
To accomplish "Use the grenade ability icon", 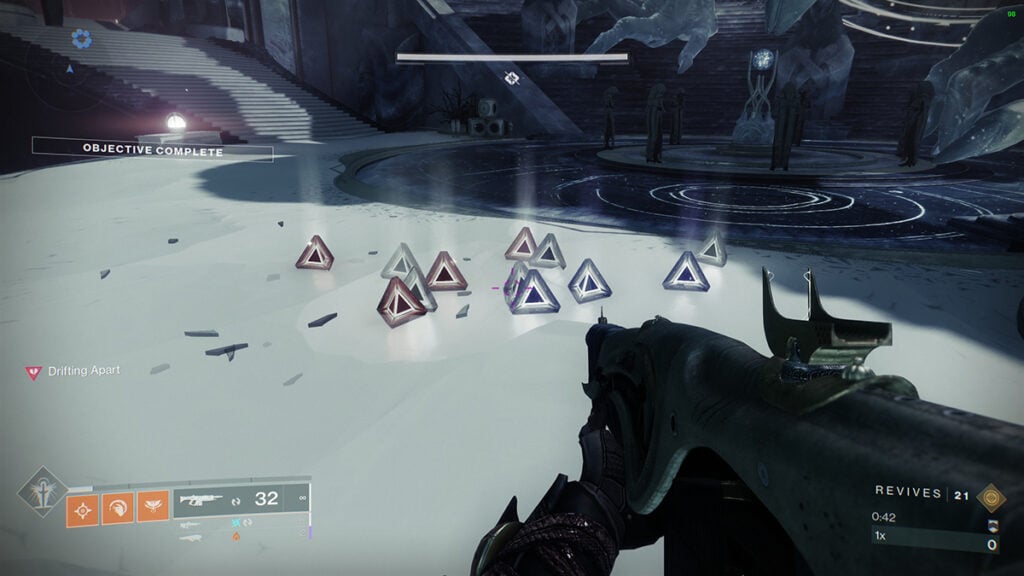I will 82,509.
